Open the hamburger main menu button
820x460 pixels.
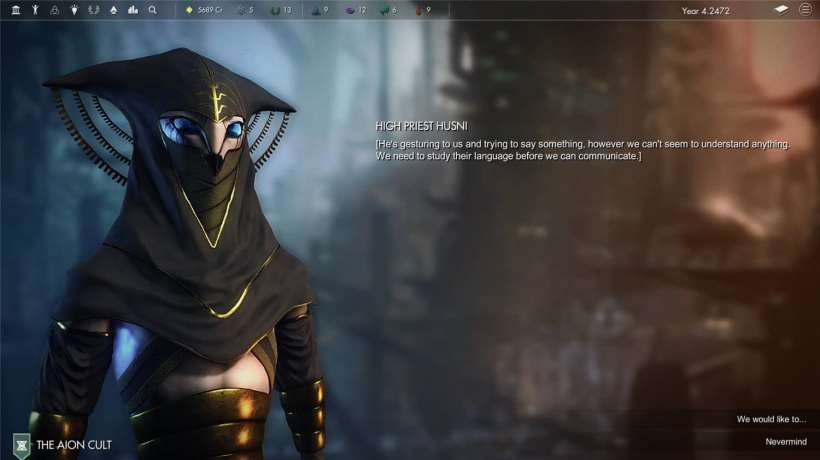tap(805, 9)
